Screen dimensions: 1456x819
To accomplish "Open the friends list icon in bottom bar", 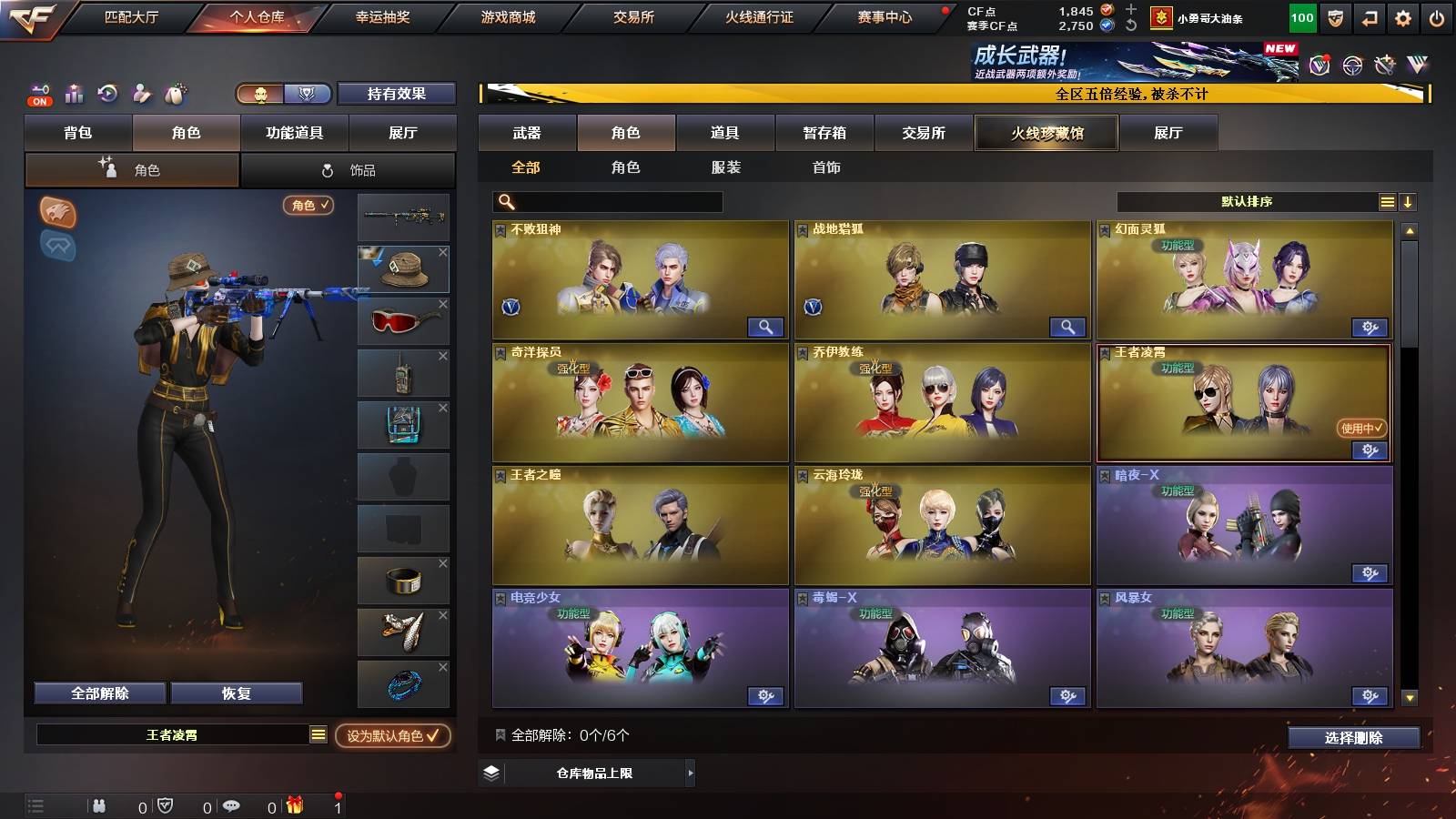I will point(98,804).
